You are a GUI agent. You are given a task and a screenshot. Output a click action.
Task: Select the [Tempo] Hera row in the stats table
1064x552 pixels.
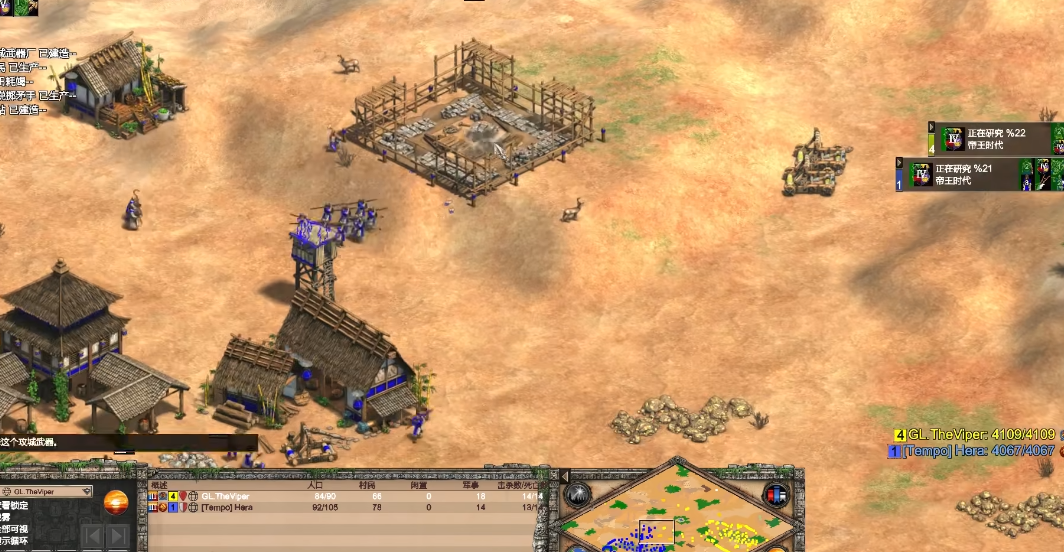225,507
